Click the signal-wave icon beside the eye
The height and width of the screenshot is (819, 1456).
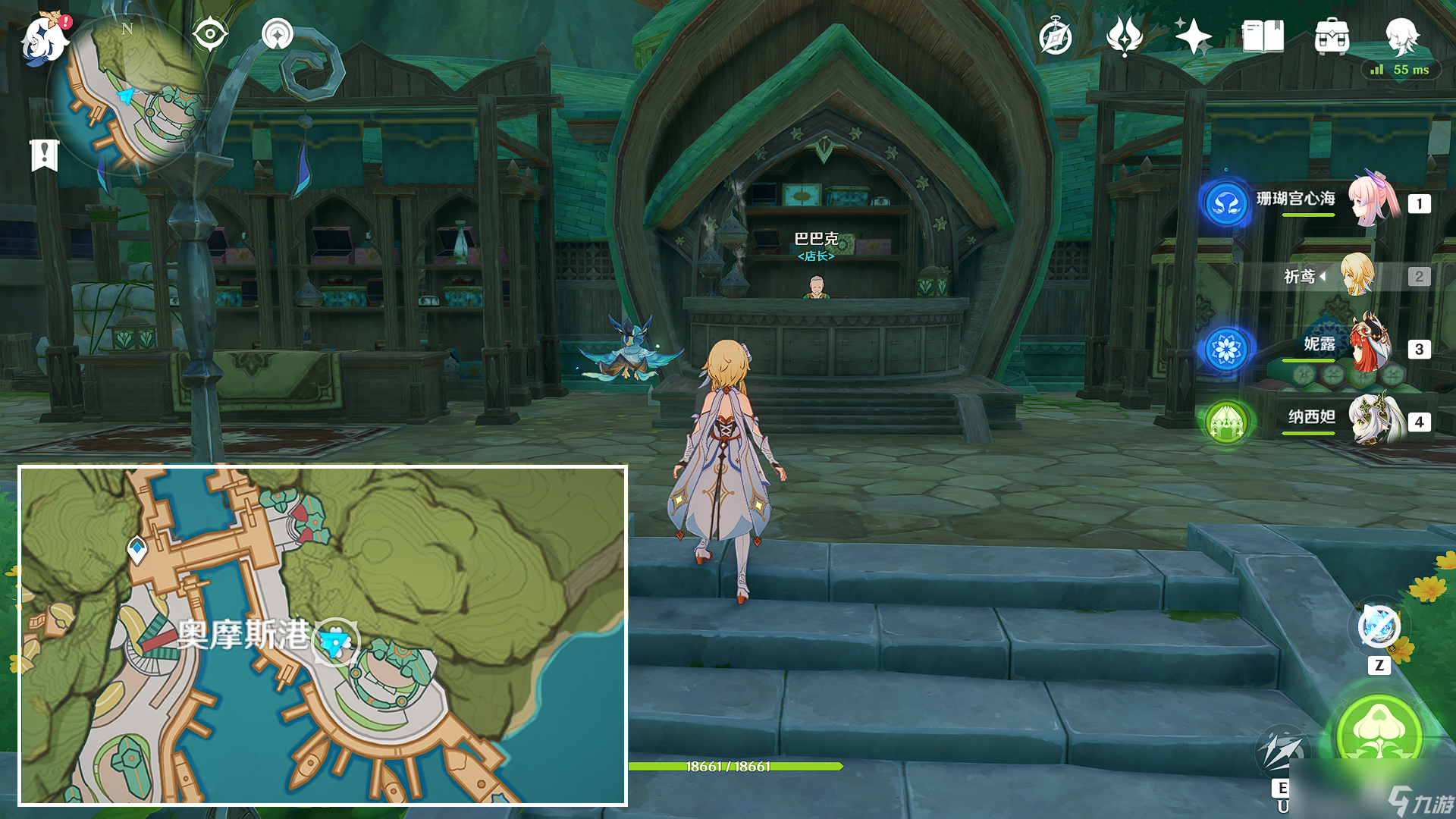click(277, 34)
